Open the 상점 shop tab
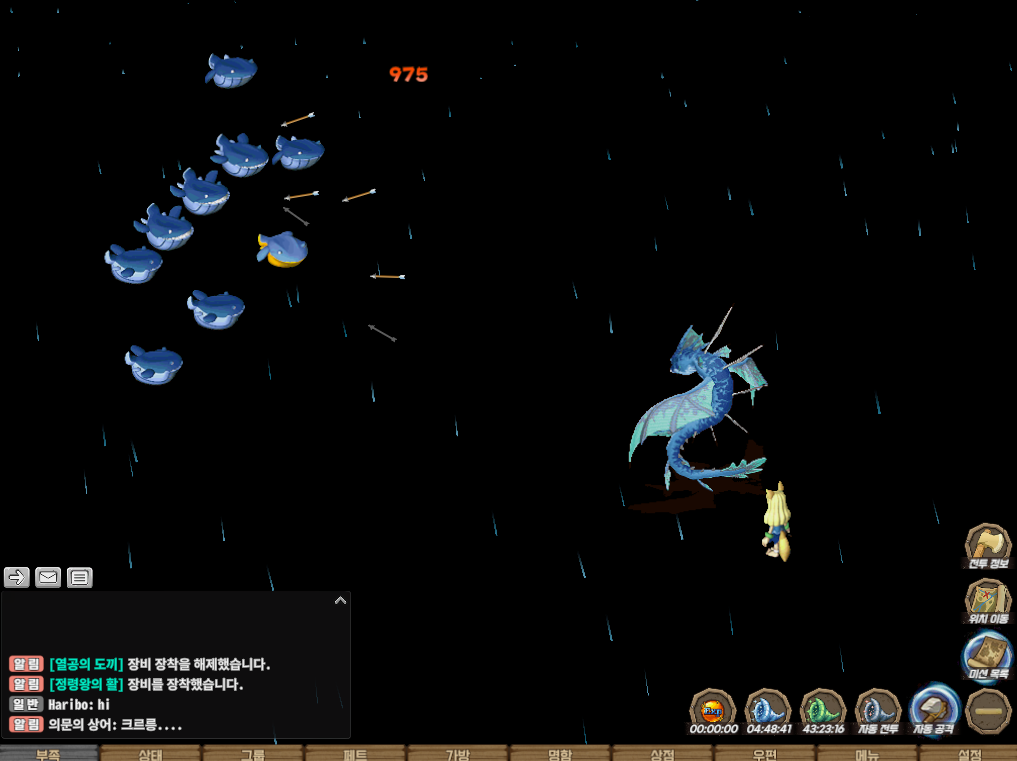1017x761 pixels. (x=662, y=754)
